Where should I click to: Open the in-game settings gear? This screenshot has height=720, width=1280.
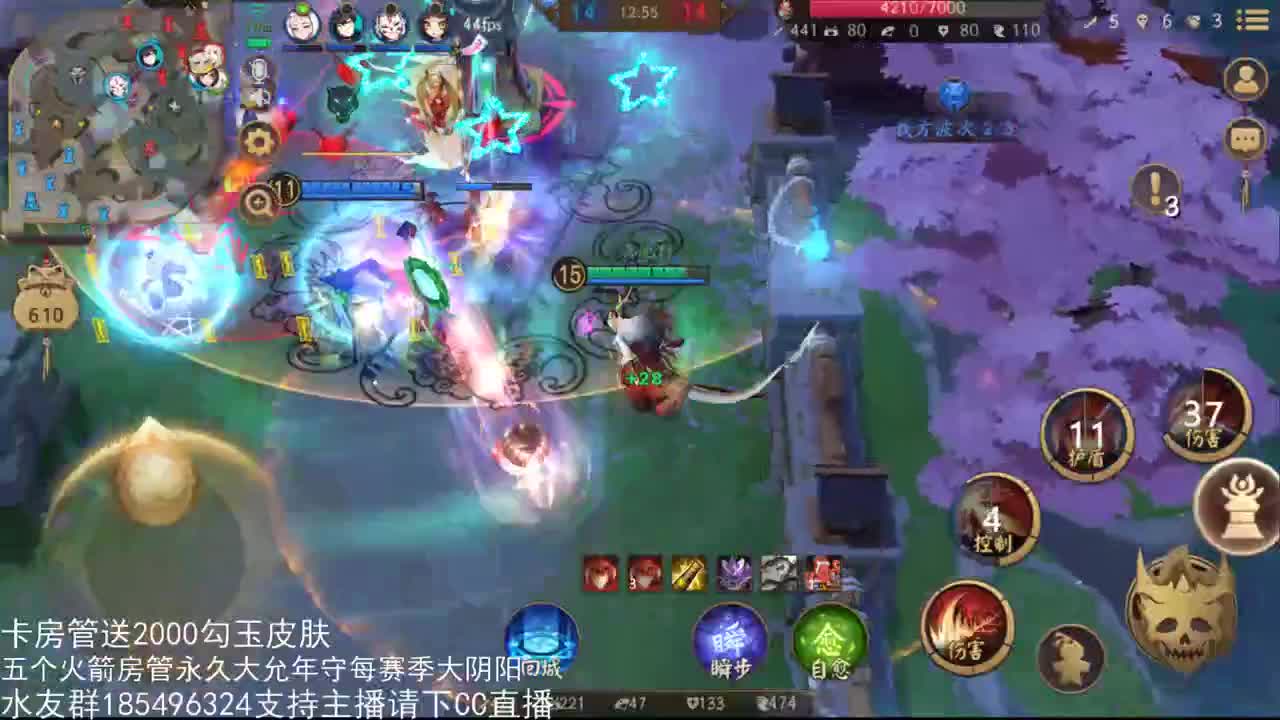click(x=258, y=142)
